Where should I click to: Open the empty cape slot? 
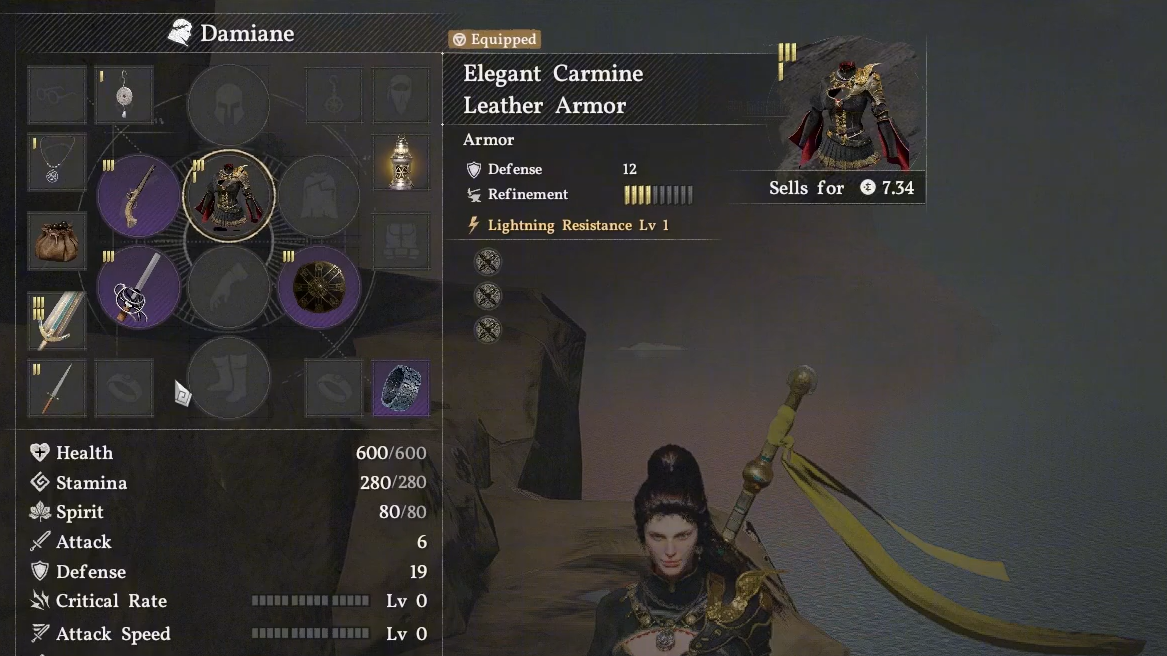(319, 196)
